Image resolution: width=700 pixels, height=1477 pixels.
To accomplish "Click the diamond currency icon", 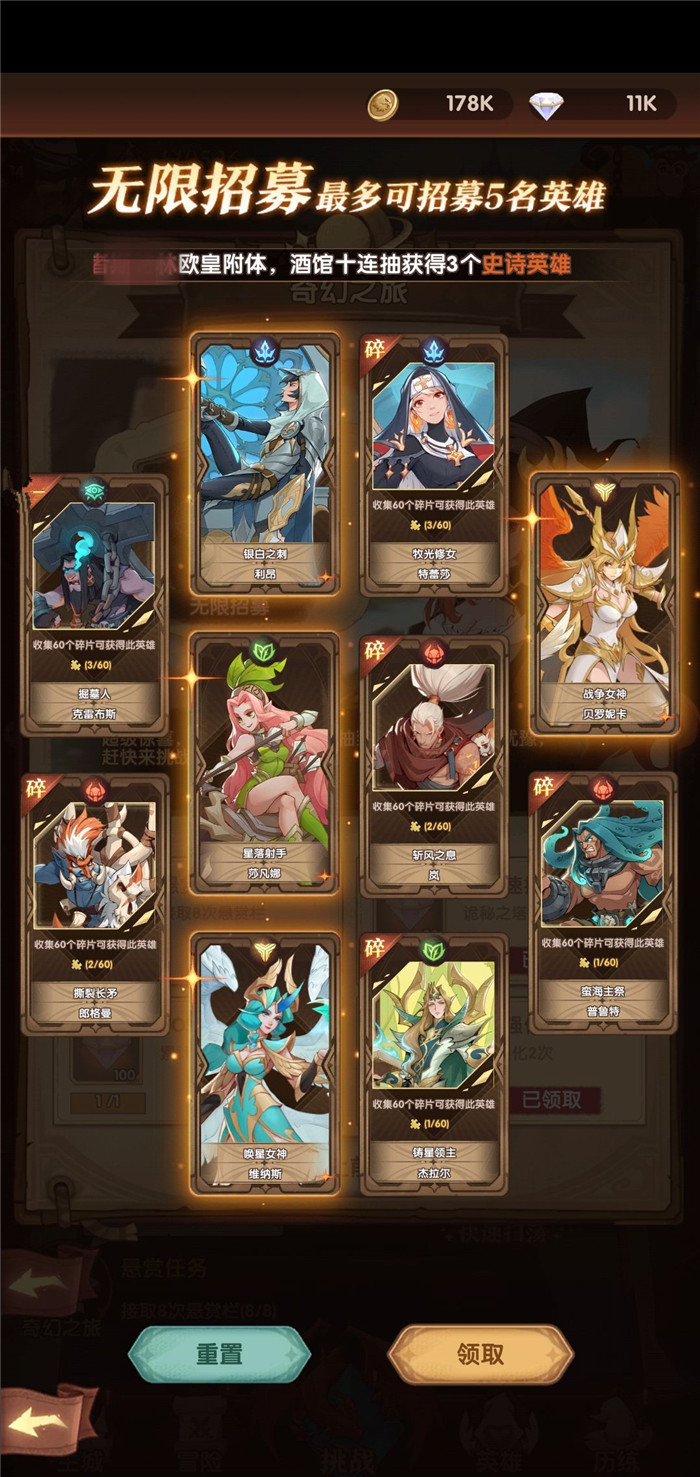I will point(546,104).
